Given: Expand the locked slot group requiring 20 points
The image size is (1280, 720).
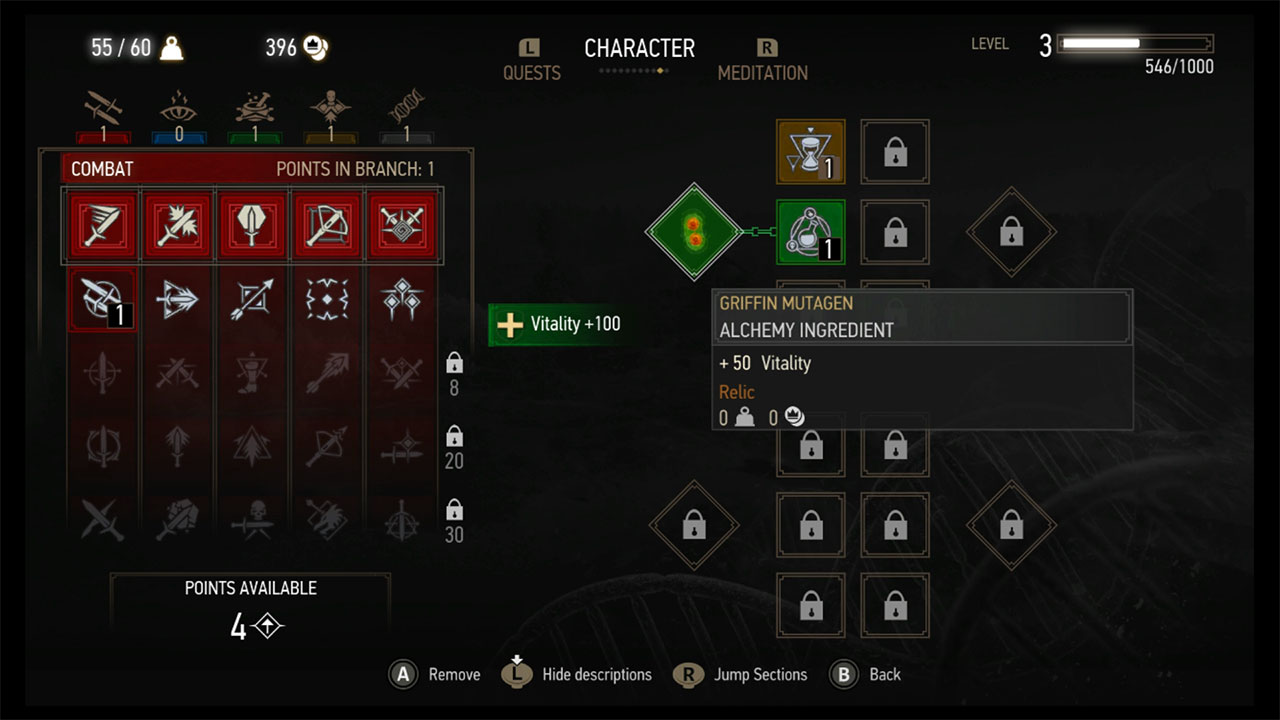Looking at the screenshot, I should click(x=453, y=447).
